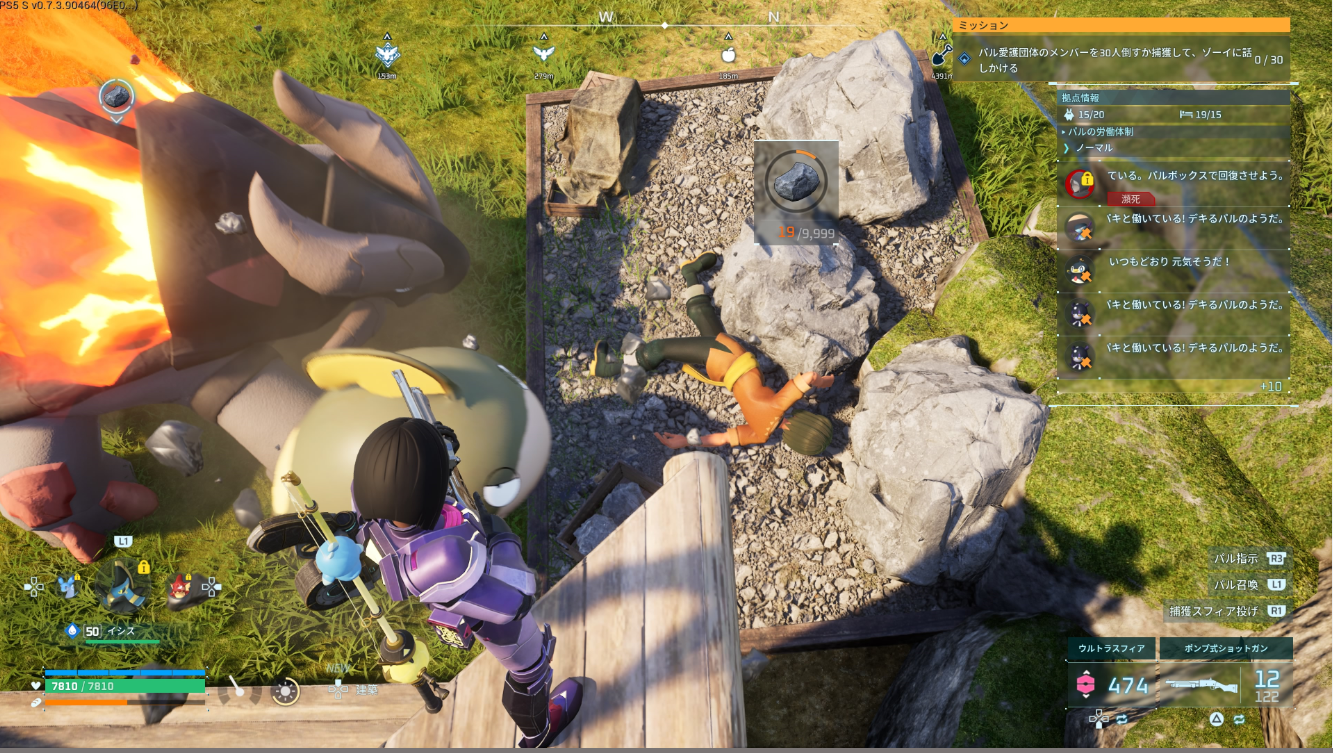Image resolution: width=1333 pixels, height=753 pixels.
Task: Open the orange ミッション mission header
Action: tap(1121, 25)
